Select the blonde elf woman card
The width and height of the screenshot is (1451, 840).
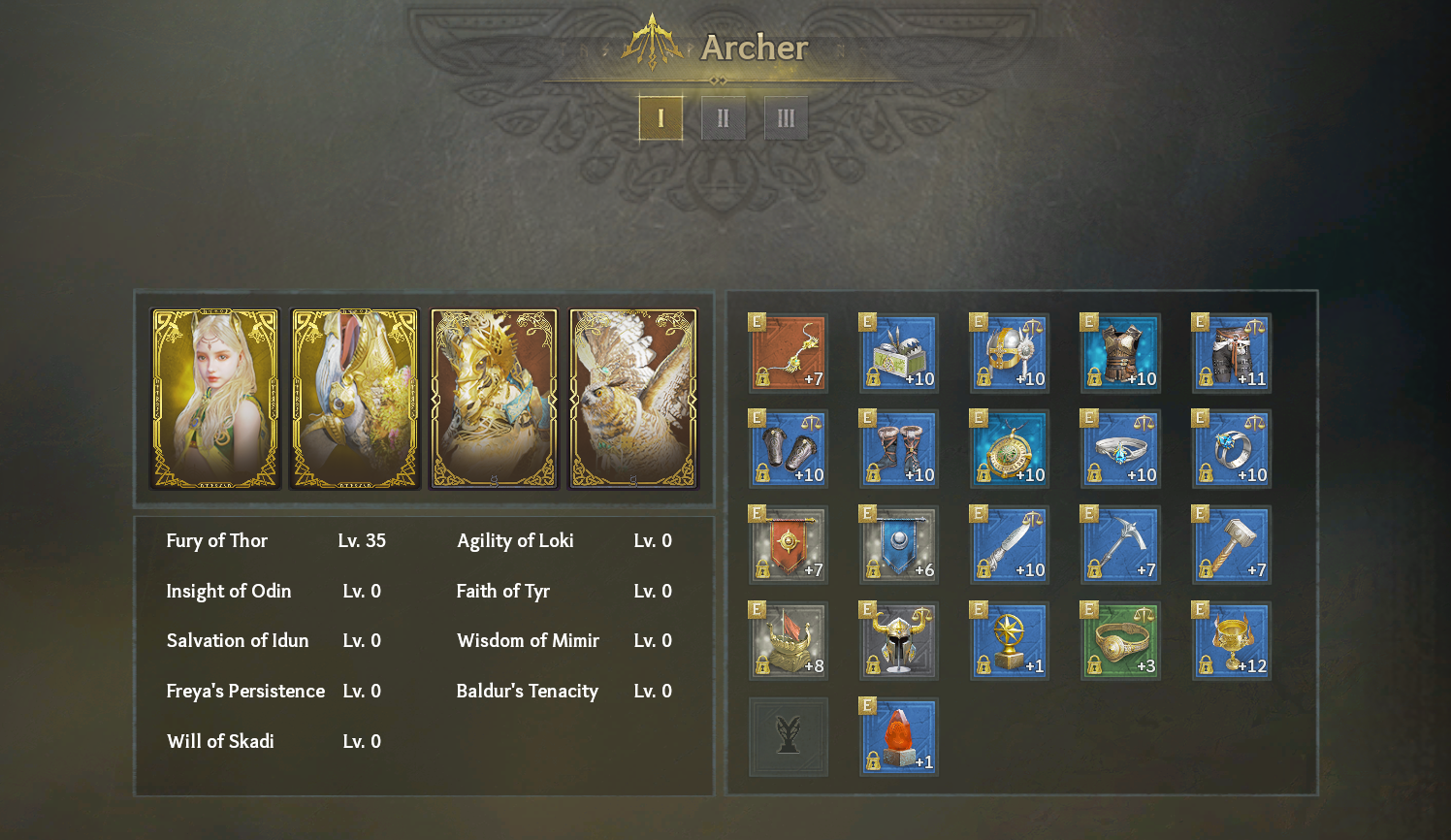point(215,399)
